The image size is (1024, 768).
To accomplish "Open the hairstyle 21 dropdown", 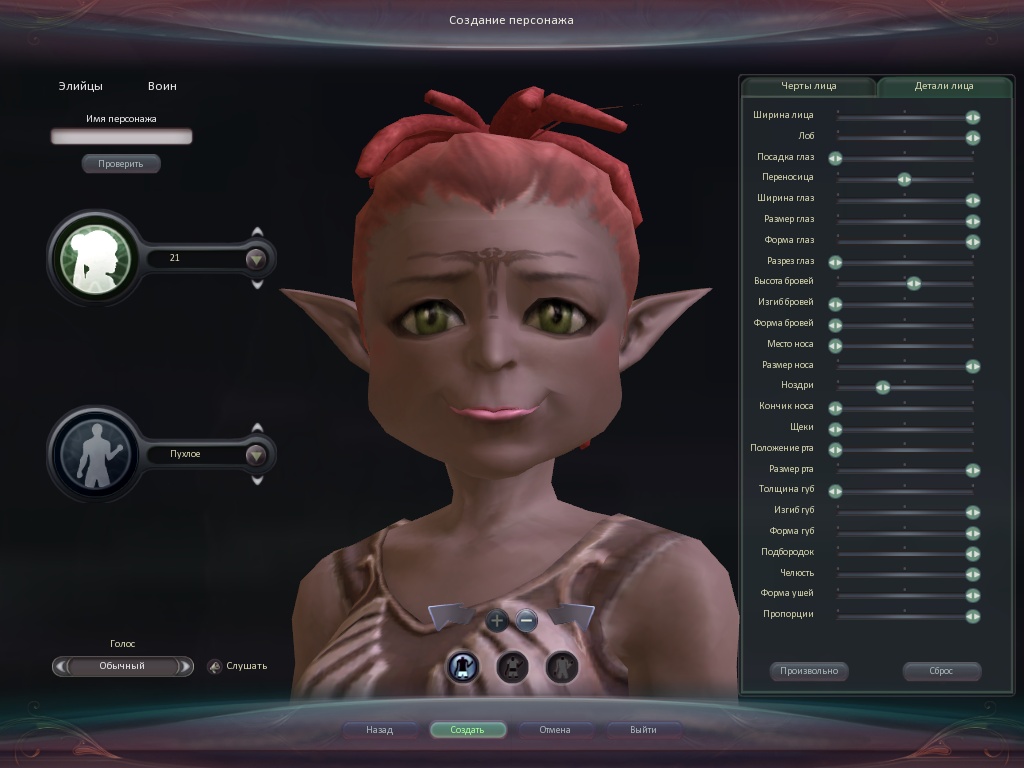I will (x=257, y=258).
